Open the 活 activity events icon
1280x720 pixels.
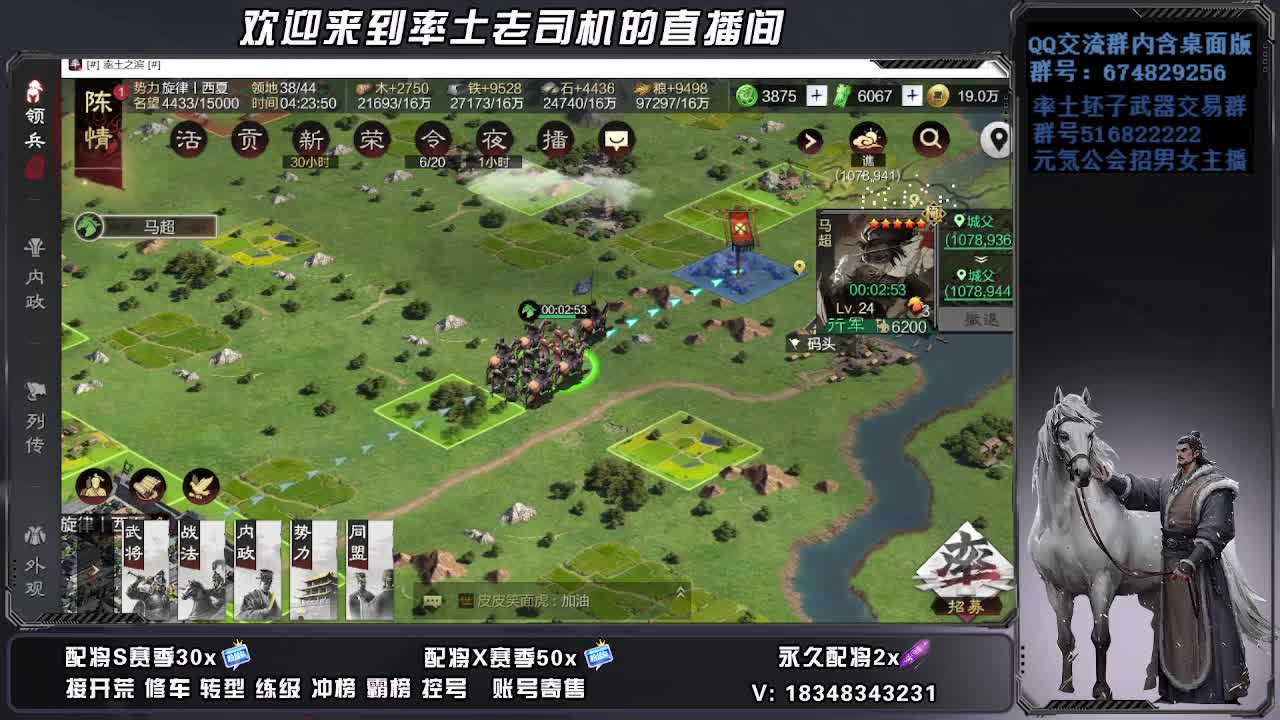tap(190, 140)
